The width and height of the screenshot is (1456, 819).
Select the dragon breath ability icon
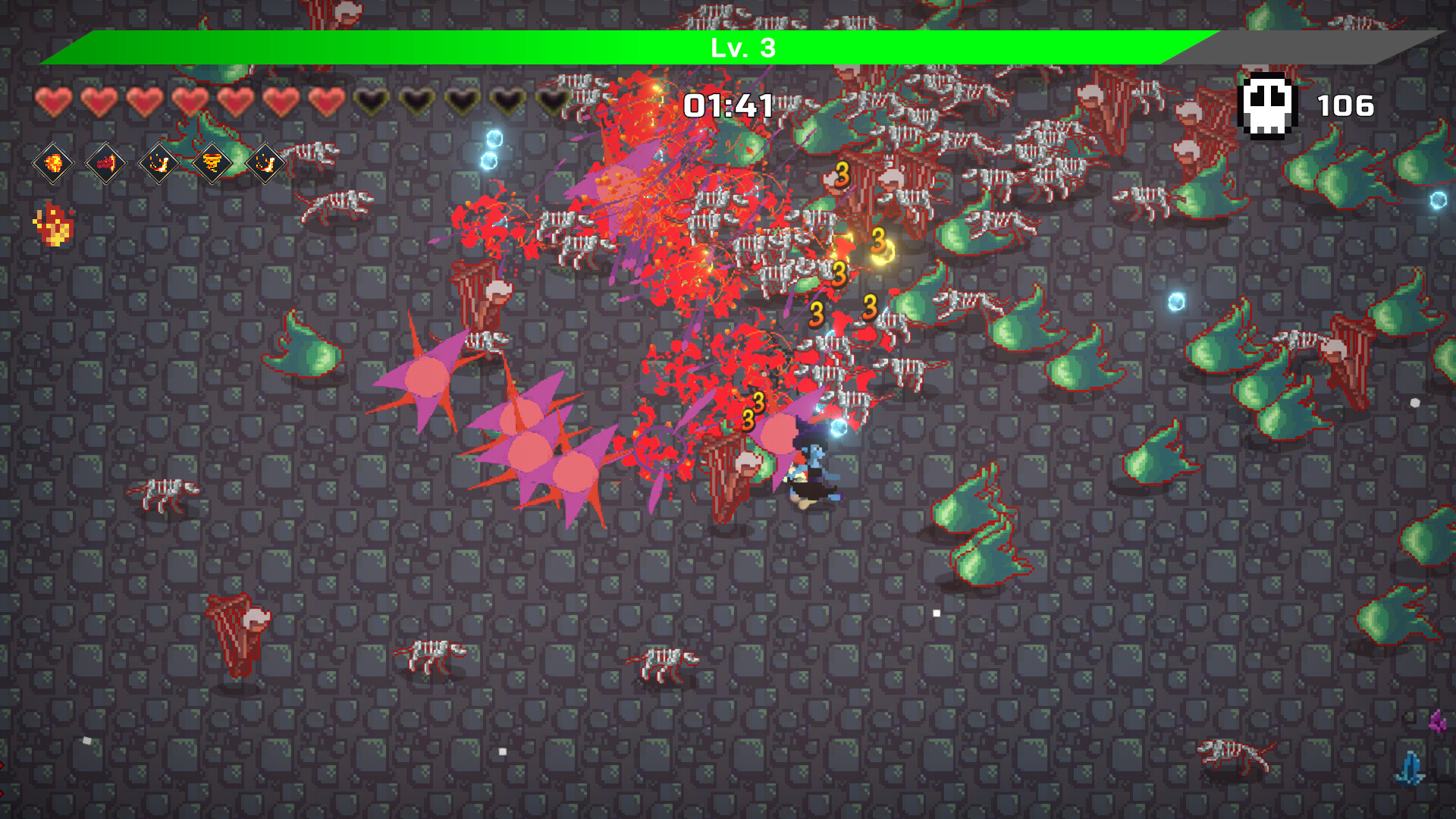coord(108,163)
